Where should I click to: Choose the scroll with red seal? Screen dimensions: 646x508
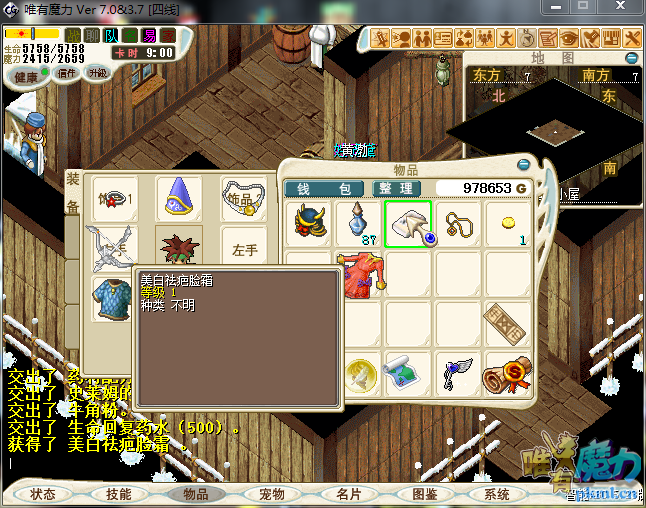click(507, 374)
